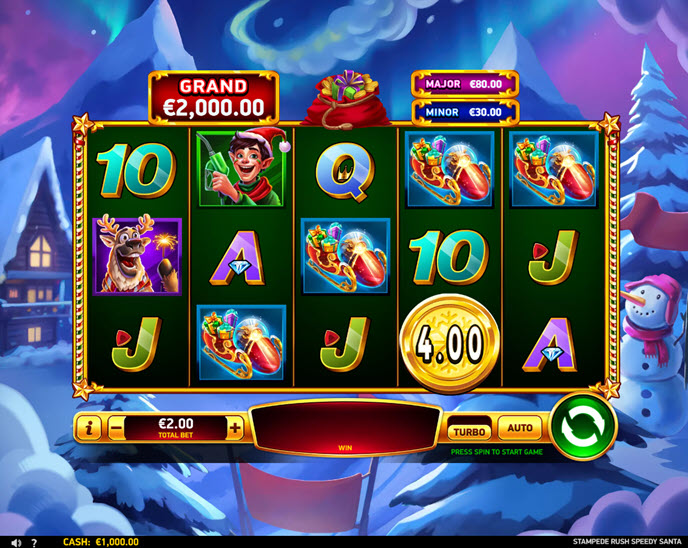688x548 pixels.
Task: Toggle the sound speaker icon
Action: (x=15, y=542)
